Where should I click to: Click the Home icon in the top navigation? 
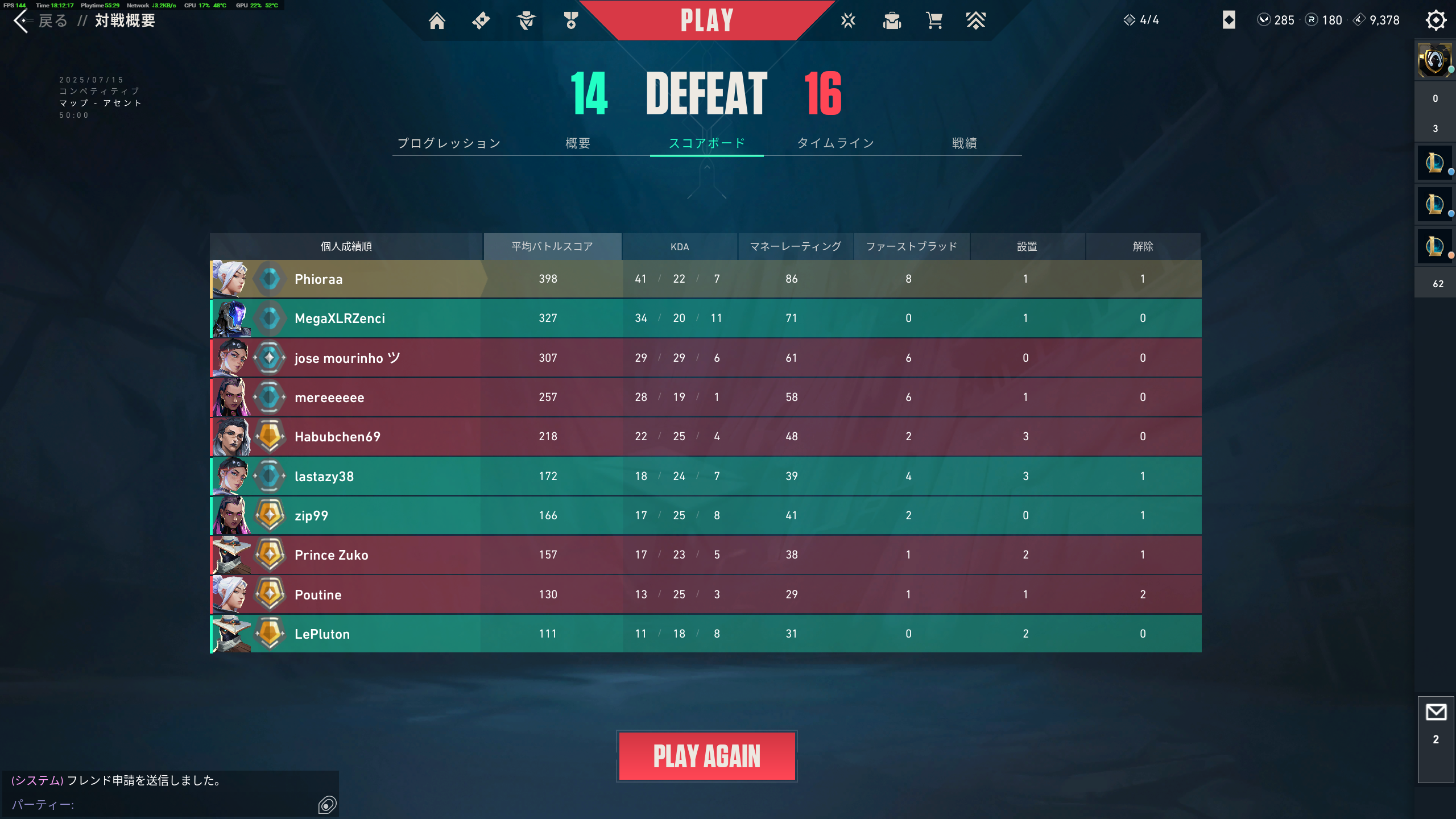click(x=437, y=20)
